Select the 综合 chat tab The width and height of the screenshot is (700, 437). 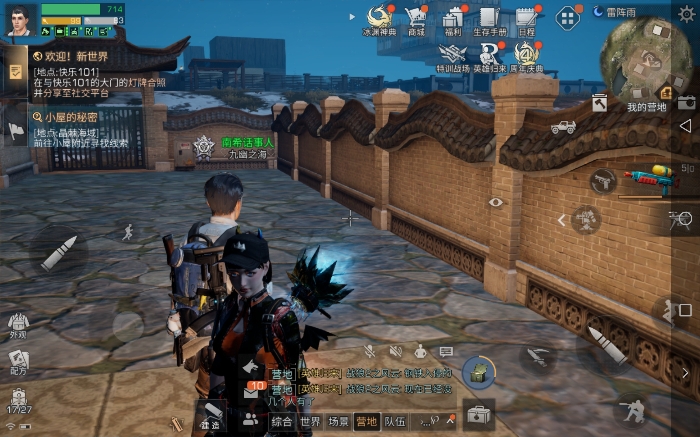(282, 422)
